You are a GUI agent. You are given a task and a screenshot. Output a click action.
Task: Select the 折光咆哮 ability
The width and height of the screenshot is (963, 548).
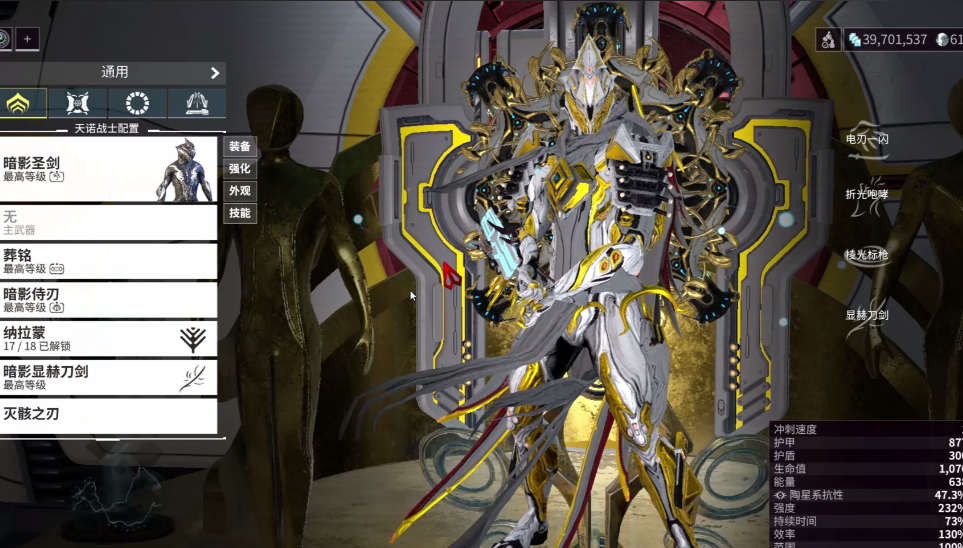click(867, 194)
